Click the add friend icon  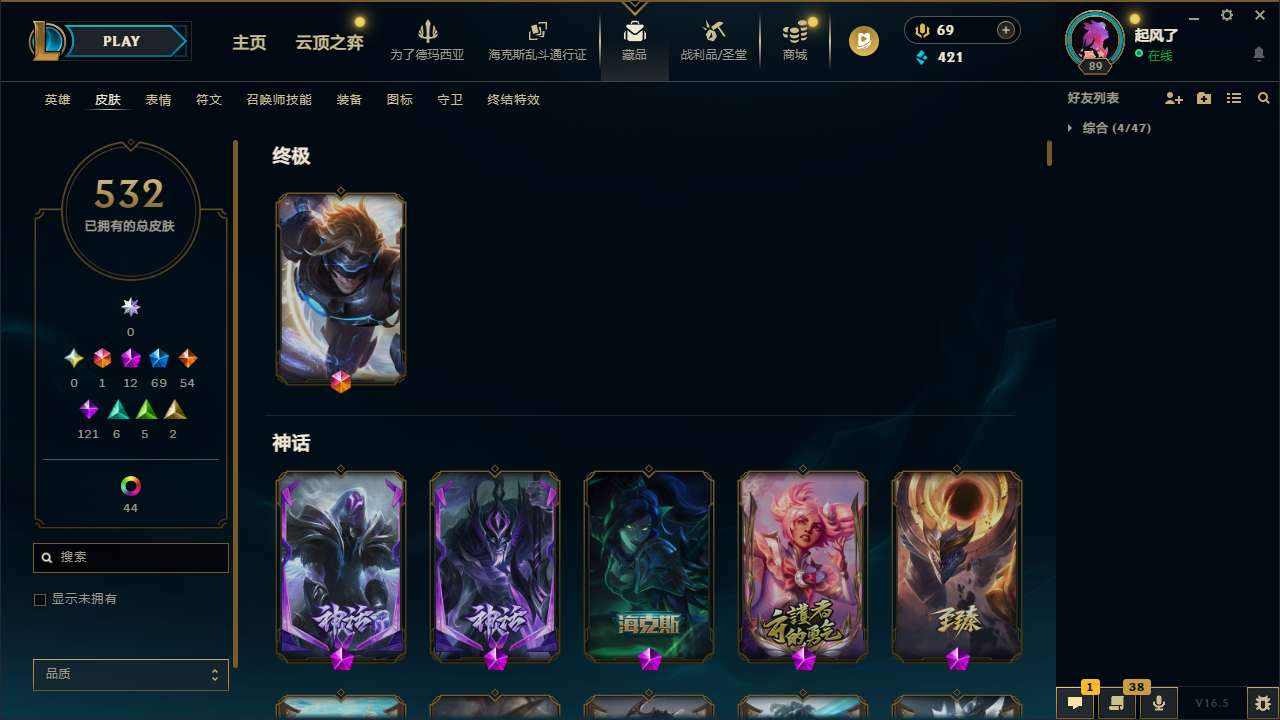pyautogui.click(x=1174, y=98)
